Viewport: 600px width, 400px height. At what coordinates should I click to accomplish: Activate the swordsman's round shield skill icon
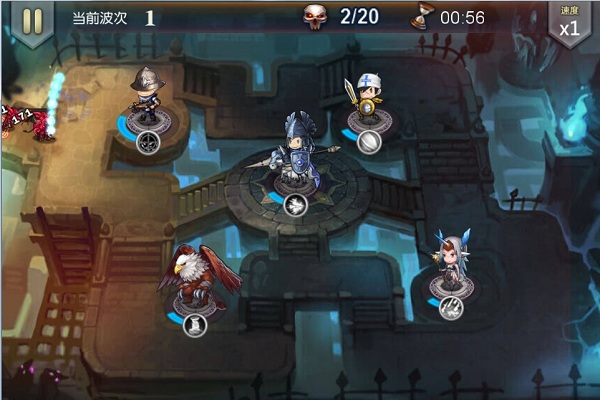tap(369, 142)
